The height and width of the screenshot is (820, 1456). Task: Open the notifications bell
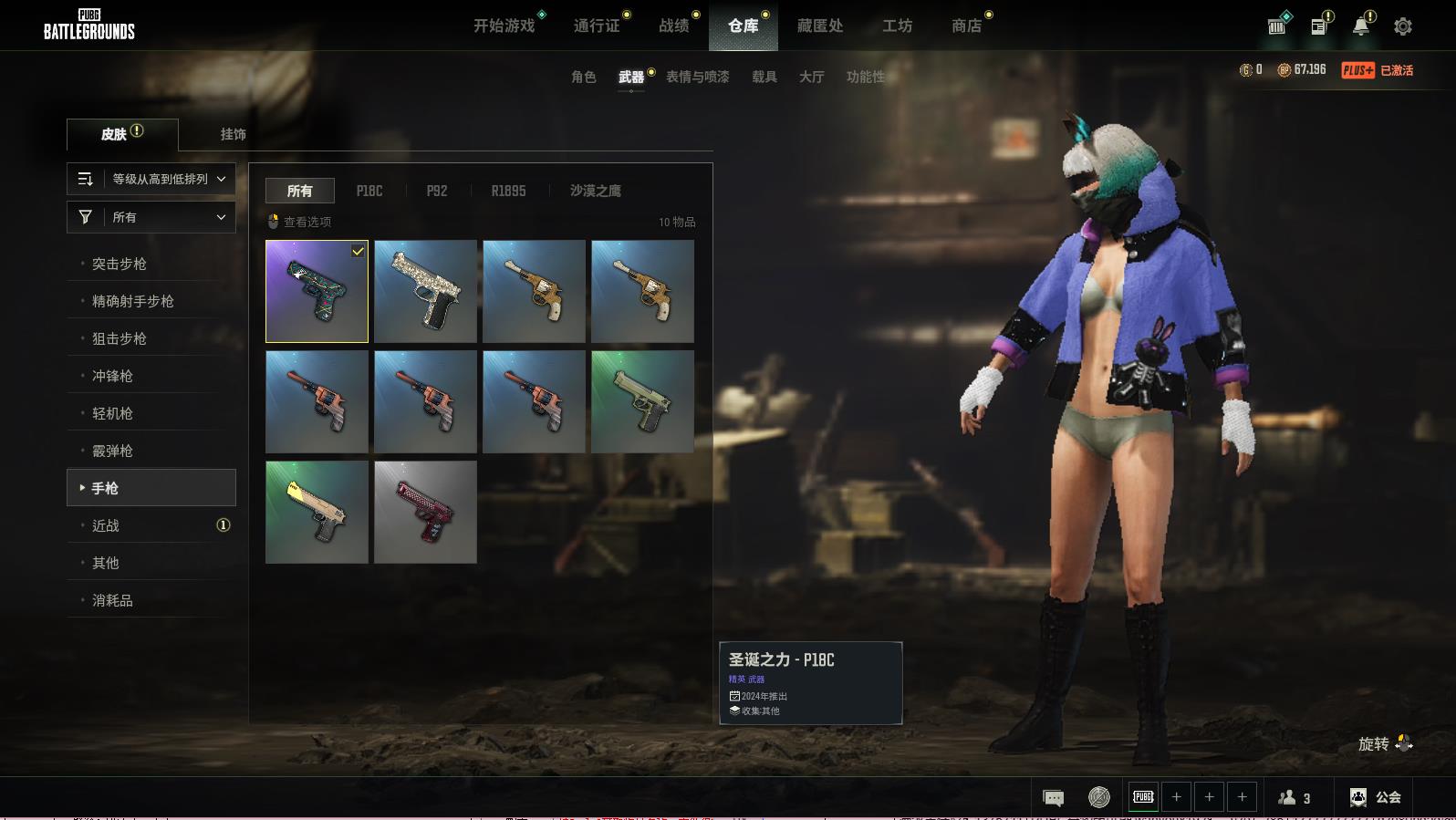click(1360, 26)
